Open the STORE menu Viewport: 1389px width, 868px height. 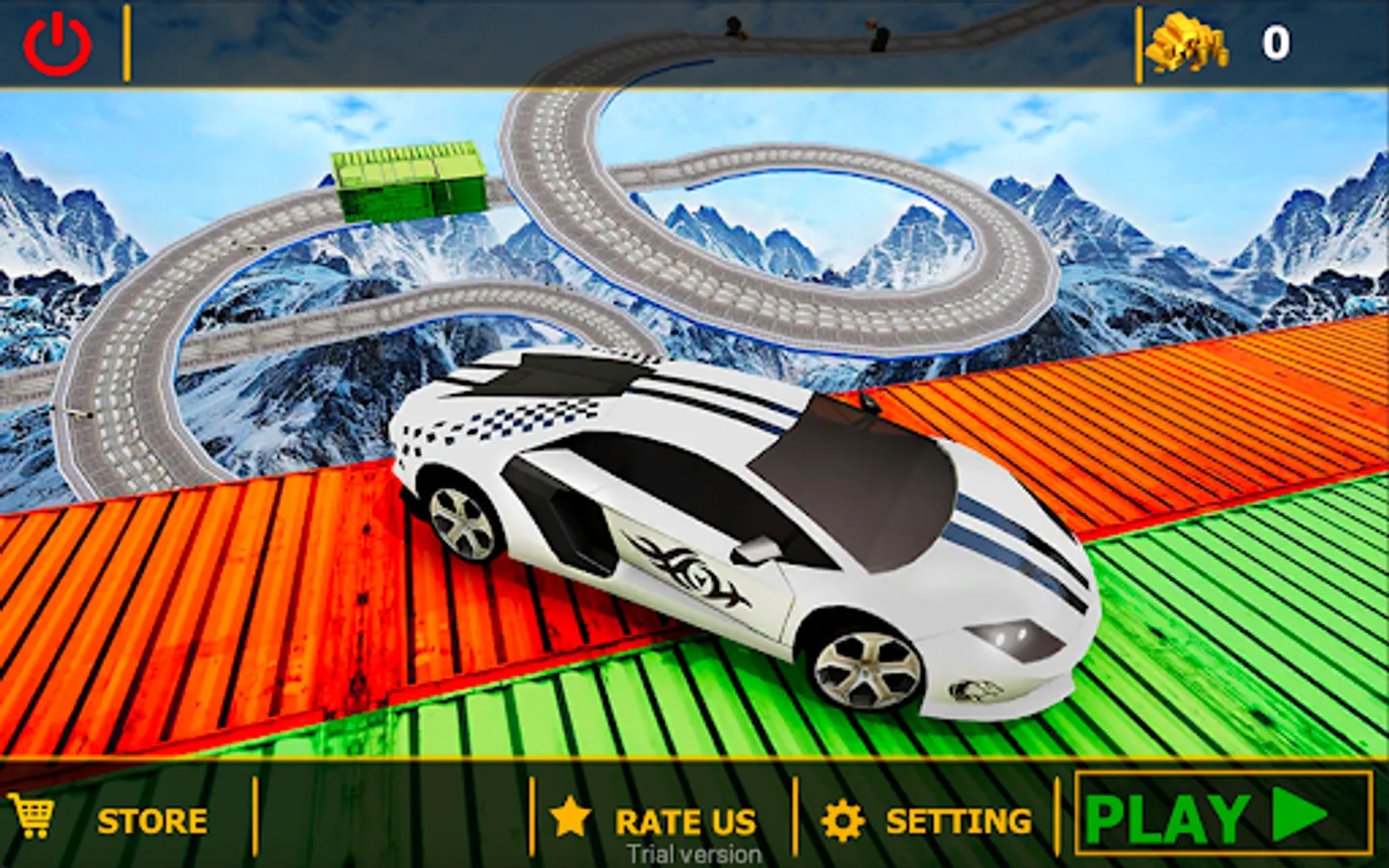150,822
